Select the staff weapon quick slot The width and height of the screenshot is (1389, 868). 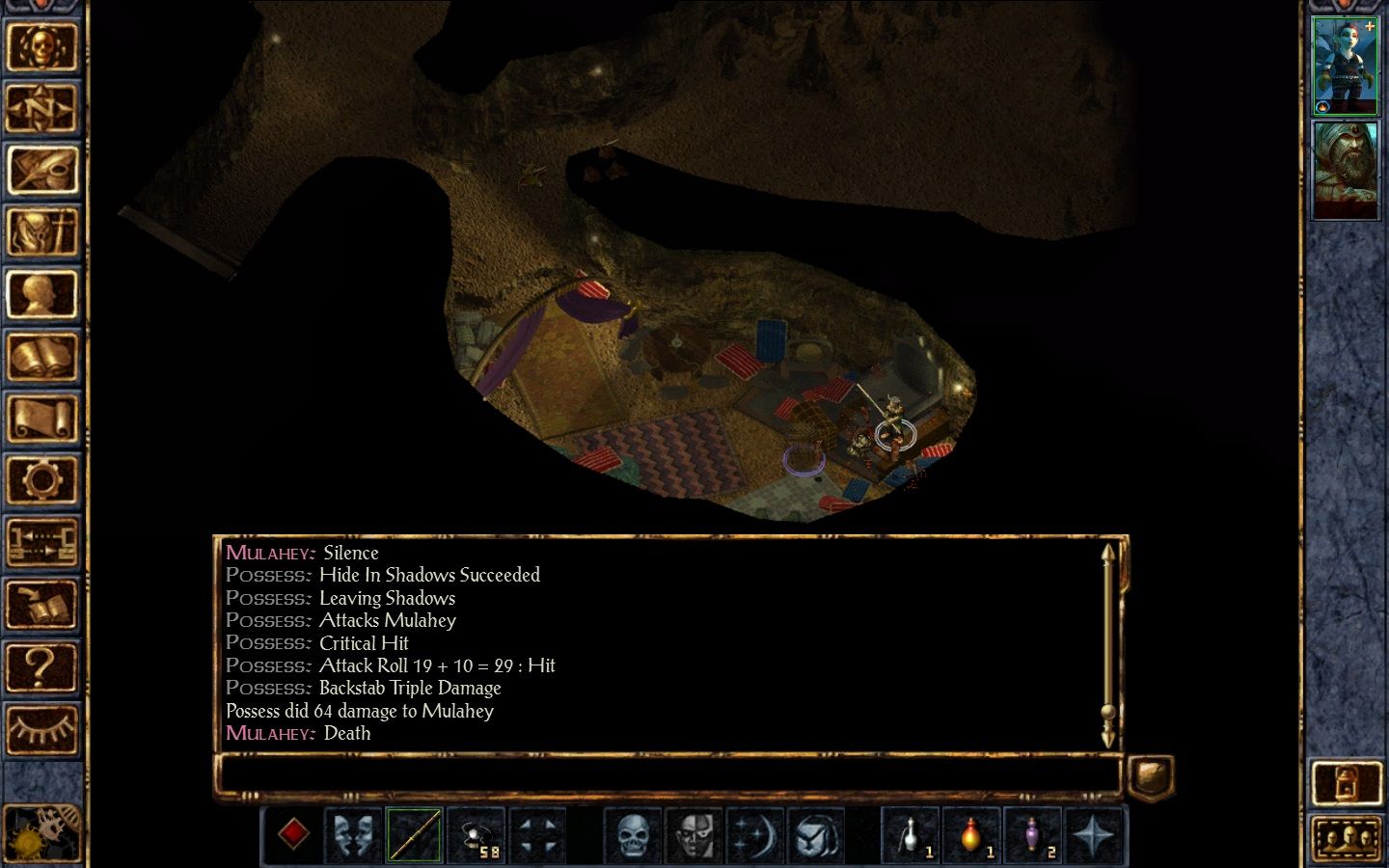pyautogui.click(x=415, y=835)
